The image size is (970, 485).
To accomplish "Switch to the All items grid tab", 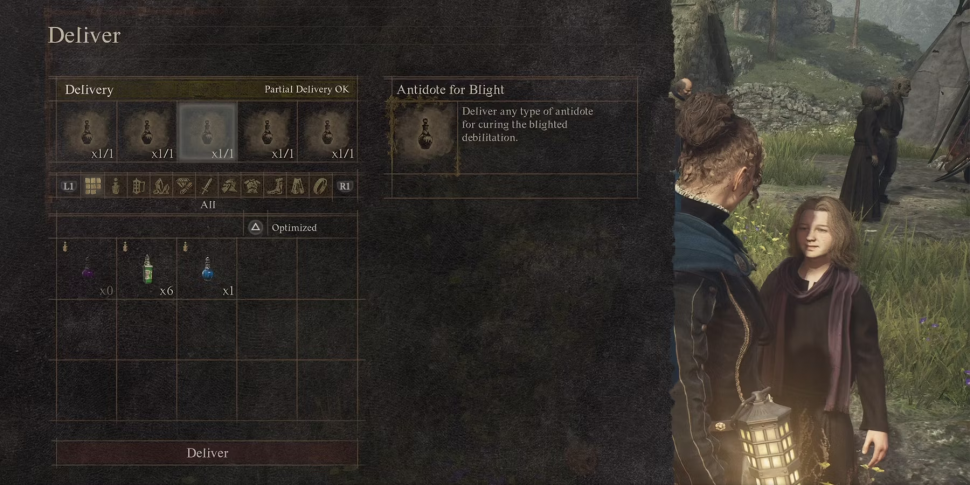I will tap(92, 186).
